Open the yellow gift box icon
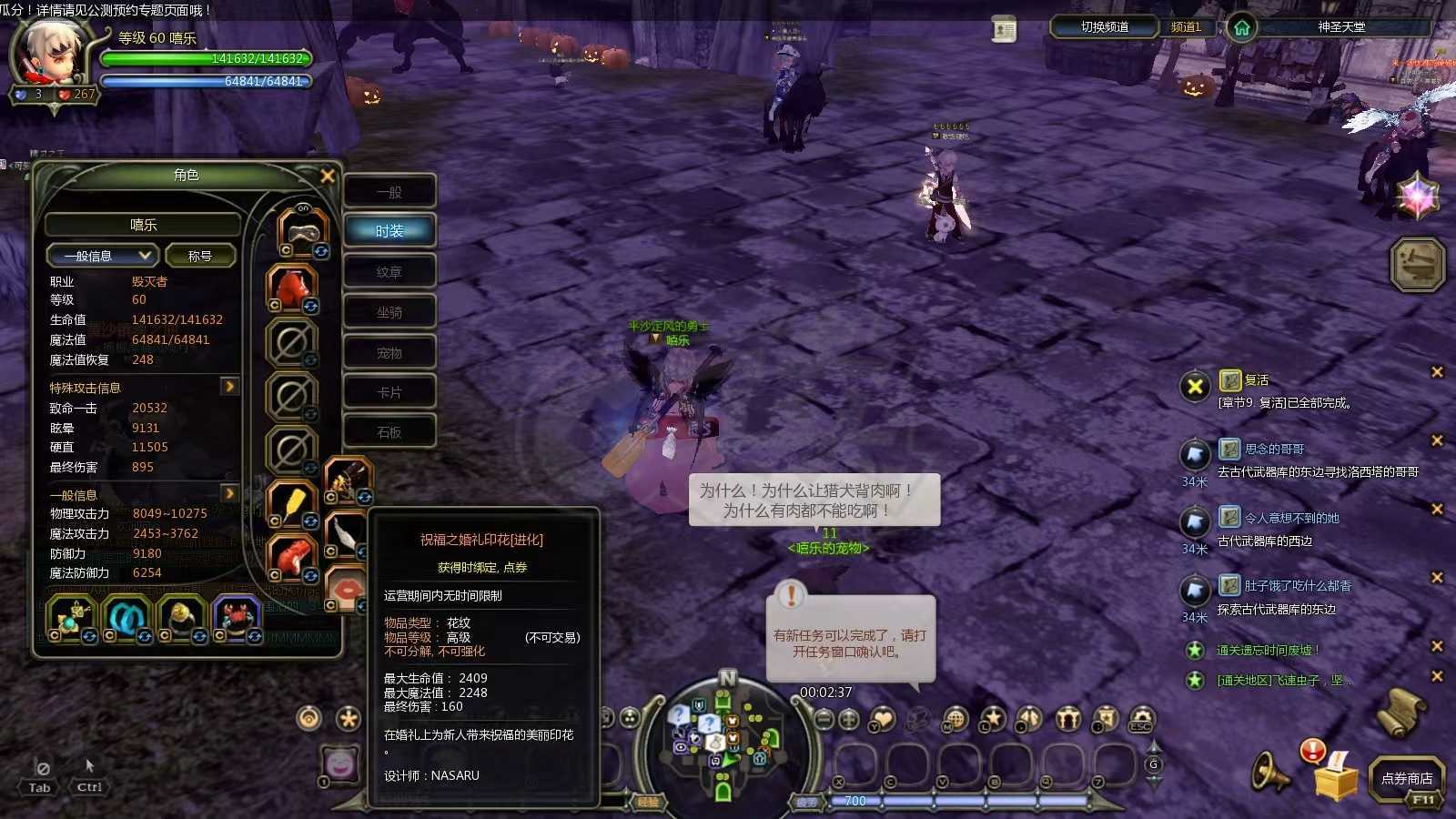The width and height of the screenshot is (1456, 819). pyautogui.click(x=1335, y=778)
